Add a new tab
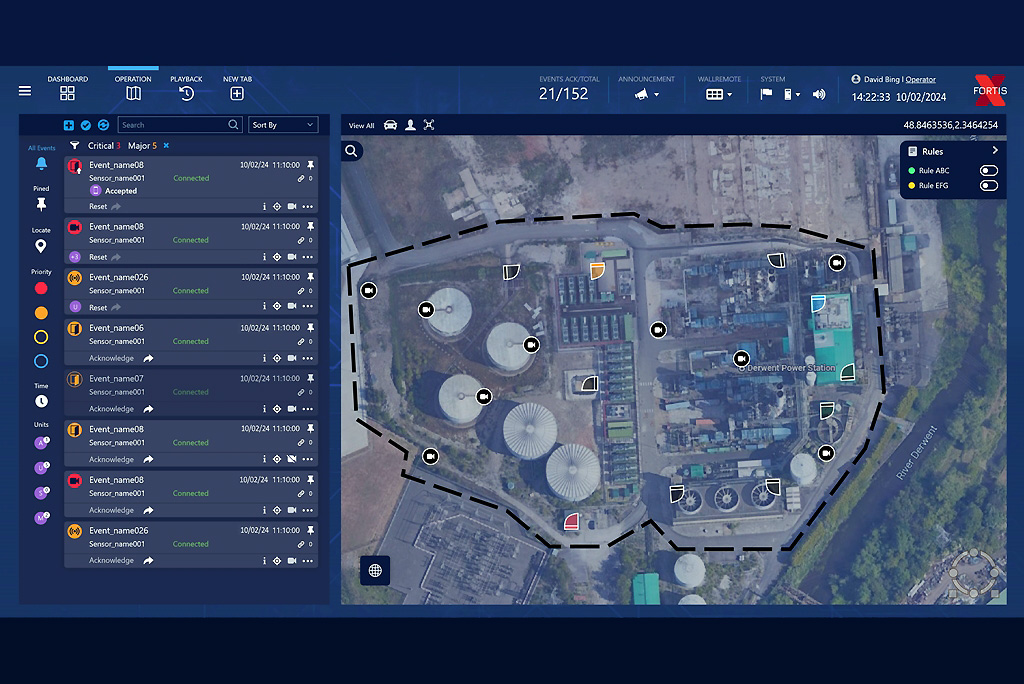Viewport: 1024px width, 684px height. pyautogui.click(x=237, y=93)
